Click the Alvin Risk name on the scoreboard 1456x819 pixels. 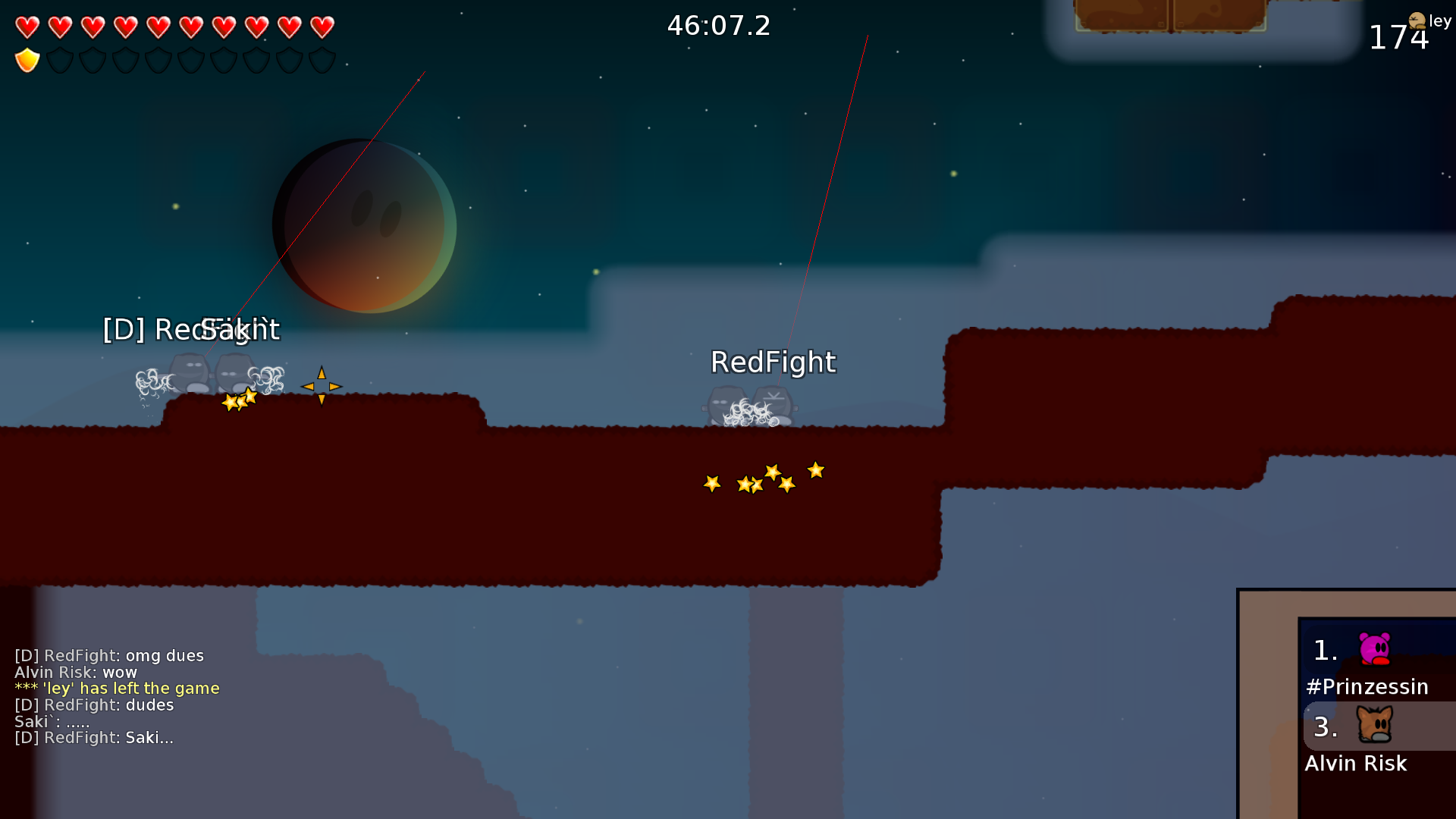[1357, 764]
